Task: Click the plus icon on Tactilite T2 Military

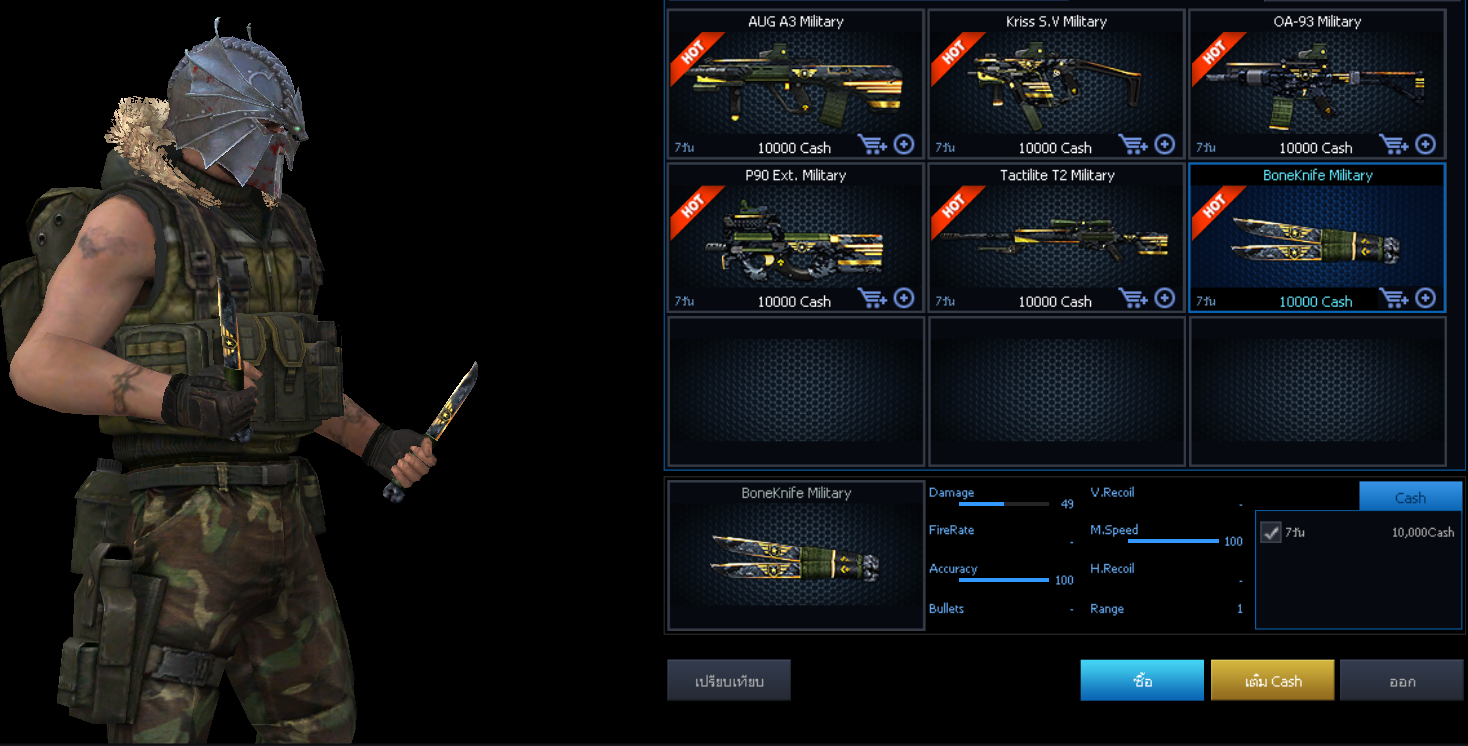Action: point(1164,298)
